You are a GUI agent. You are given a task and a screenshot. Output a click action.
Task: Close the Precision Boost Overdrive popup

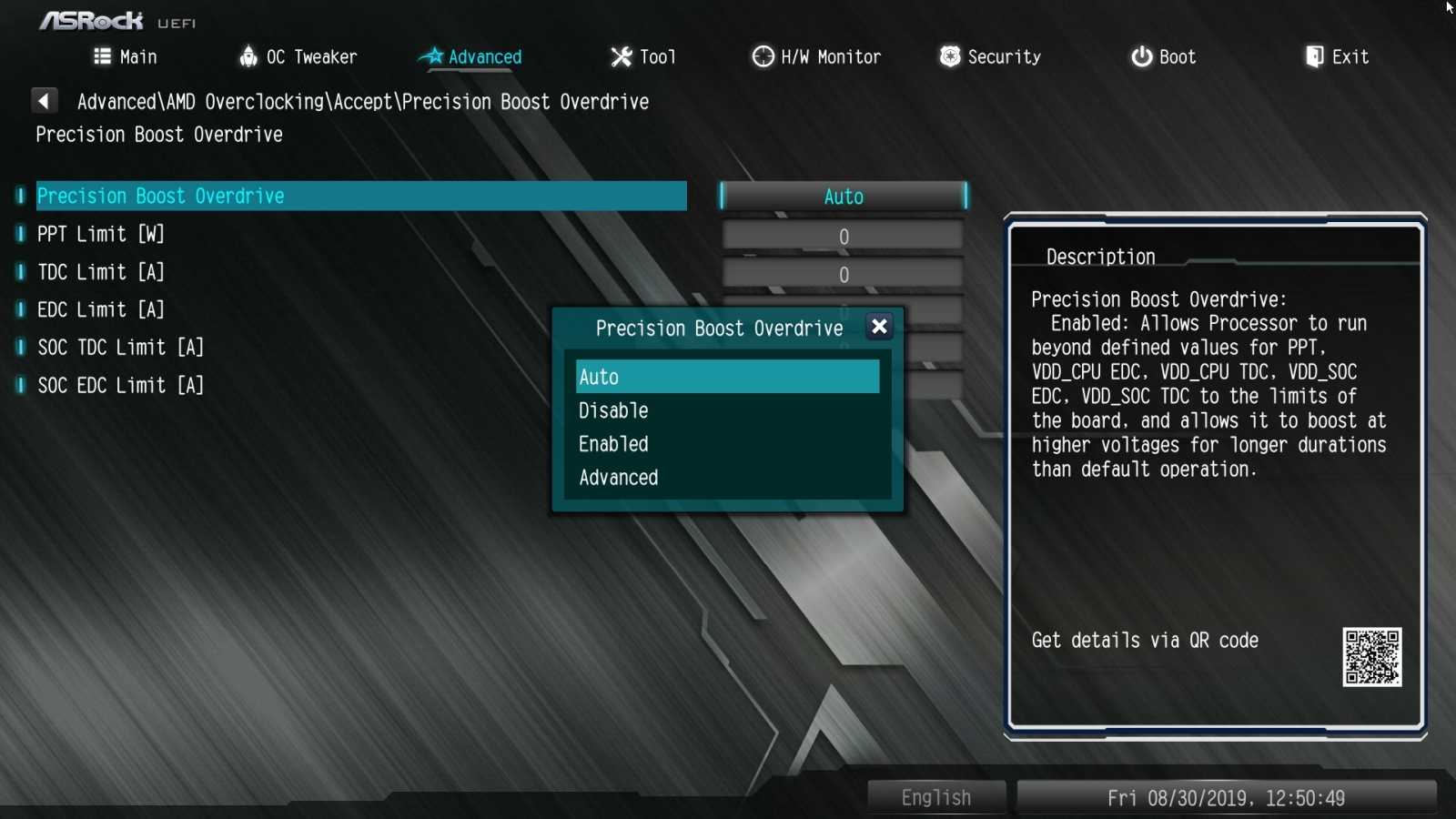879,327
